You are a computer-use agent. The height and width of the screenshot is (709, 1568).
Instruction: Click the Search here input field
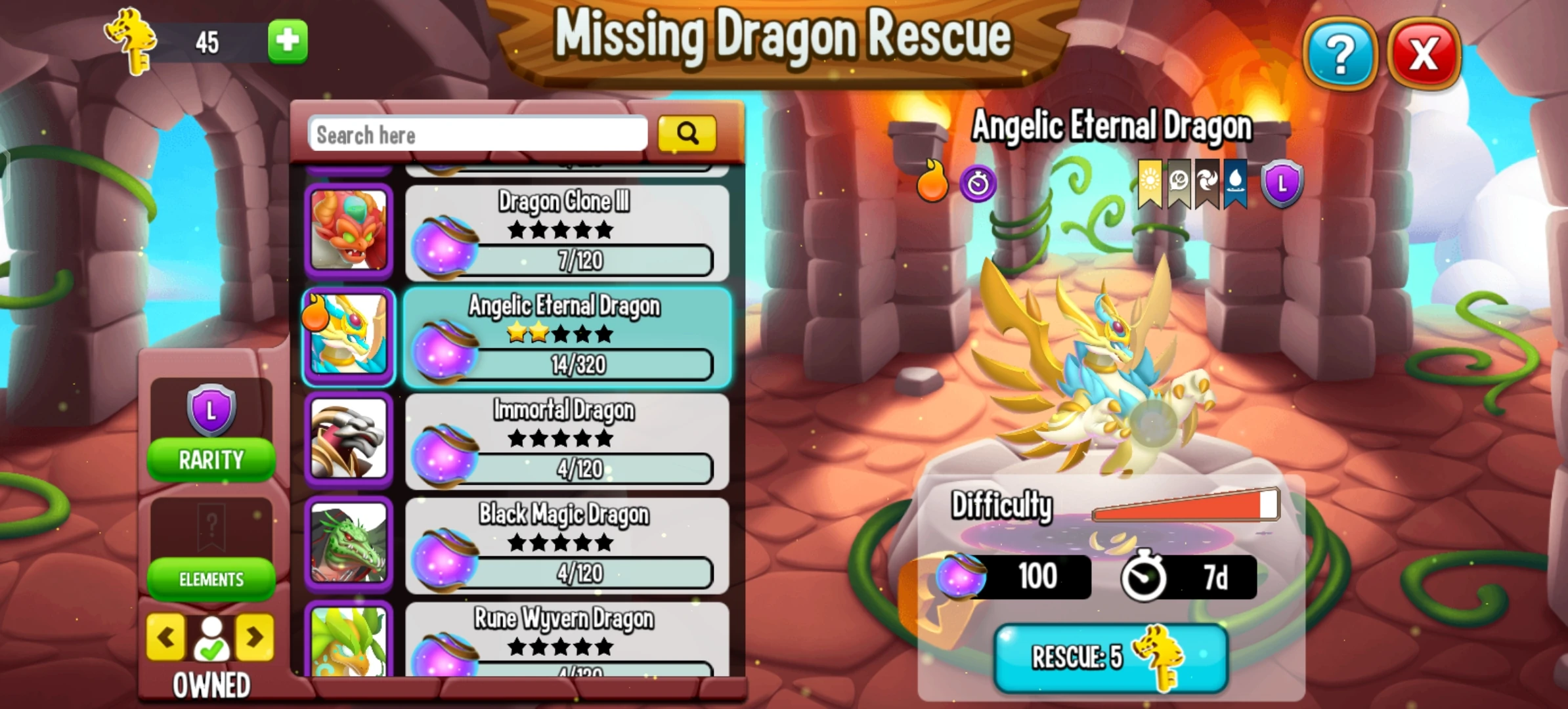click(478, 134)
